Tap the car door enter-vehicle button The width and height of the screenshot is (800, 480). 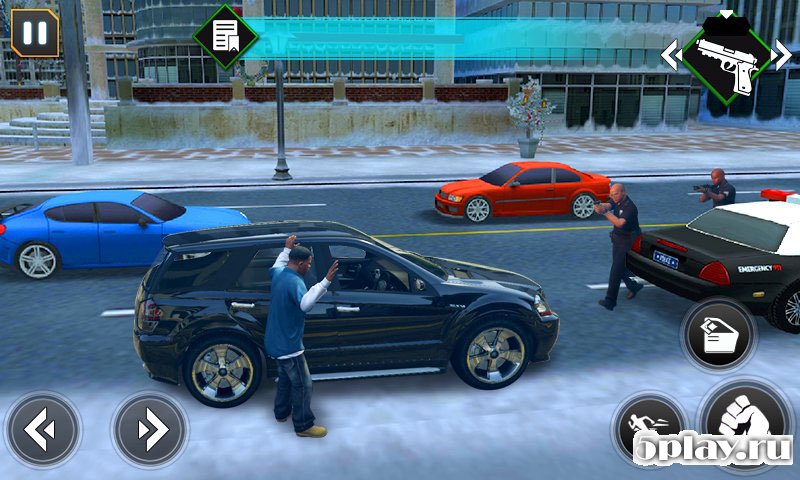(x=719, y=336)
